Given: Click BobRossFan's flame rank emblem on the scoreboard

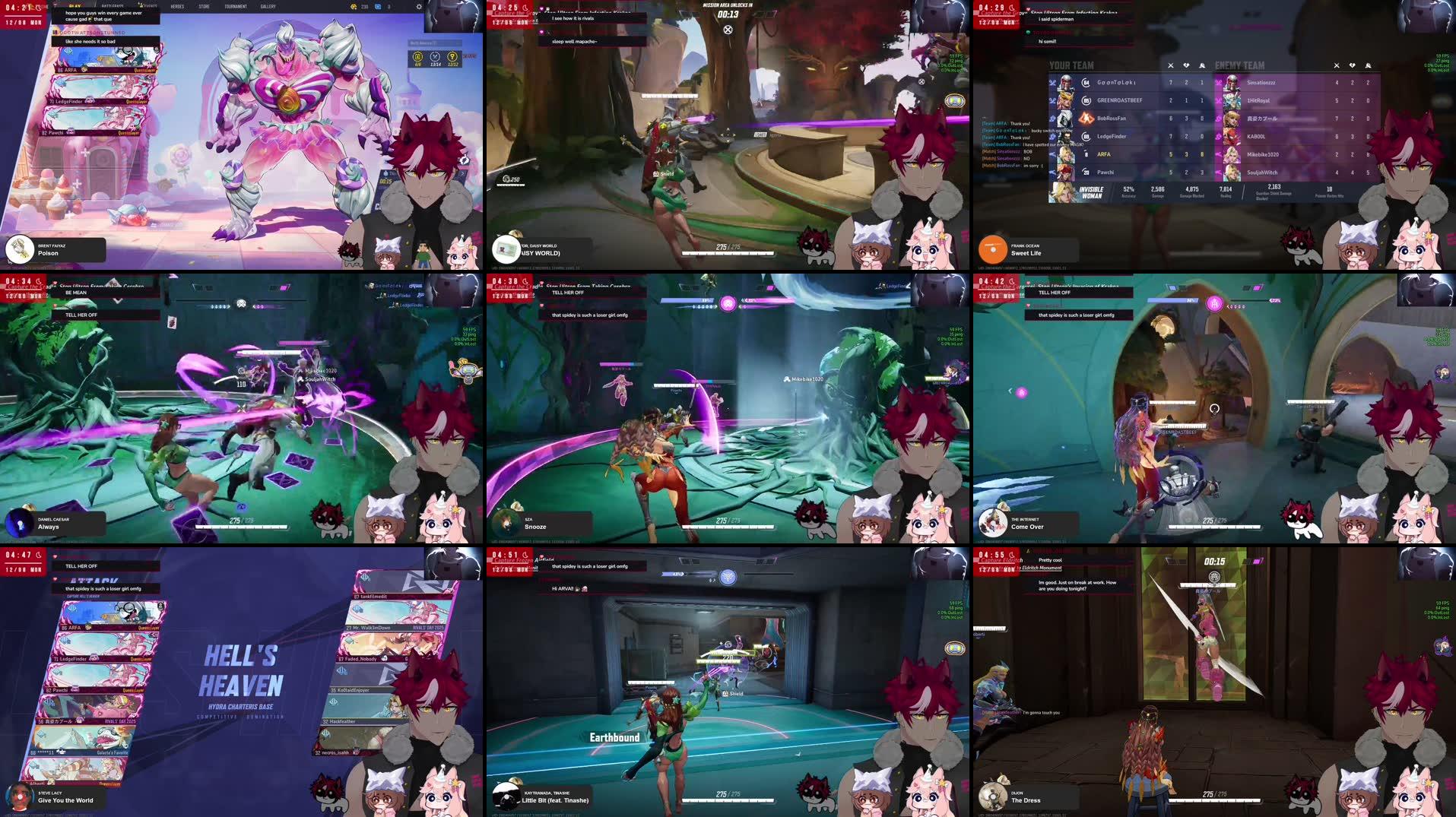Looking at the screenshot, I should coord(1086,118).
